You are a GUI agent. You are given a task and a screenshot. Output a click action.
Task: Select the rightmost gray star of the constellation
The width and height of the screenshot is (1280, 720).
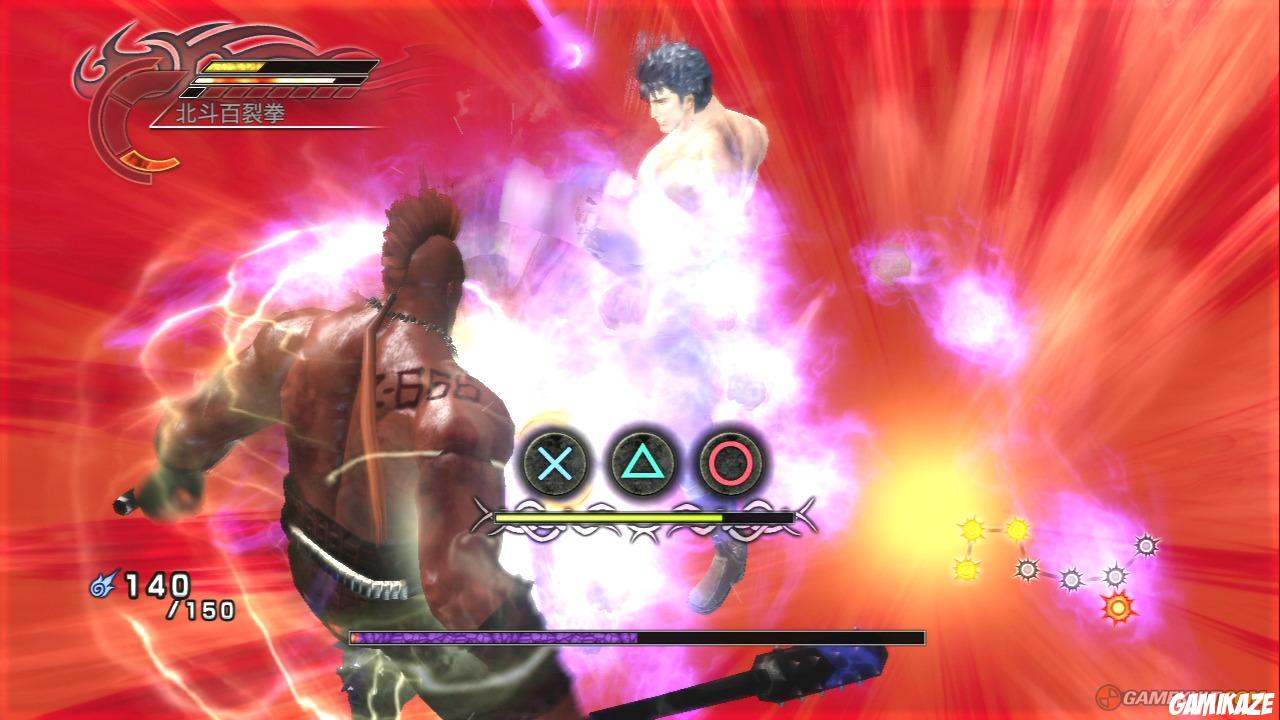[x=1147, y=545]
